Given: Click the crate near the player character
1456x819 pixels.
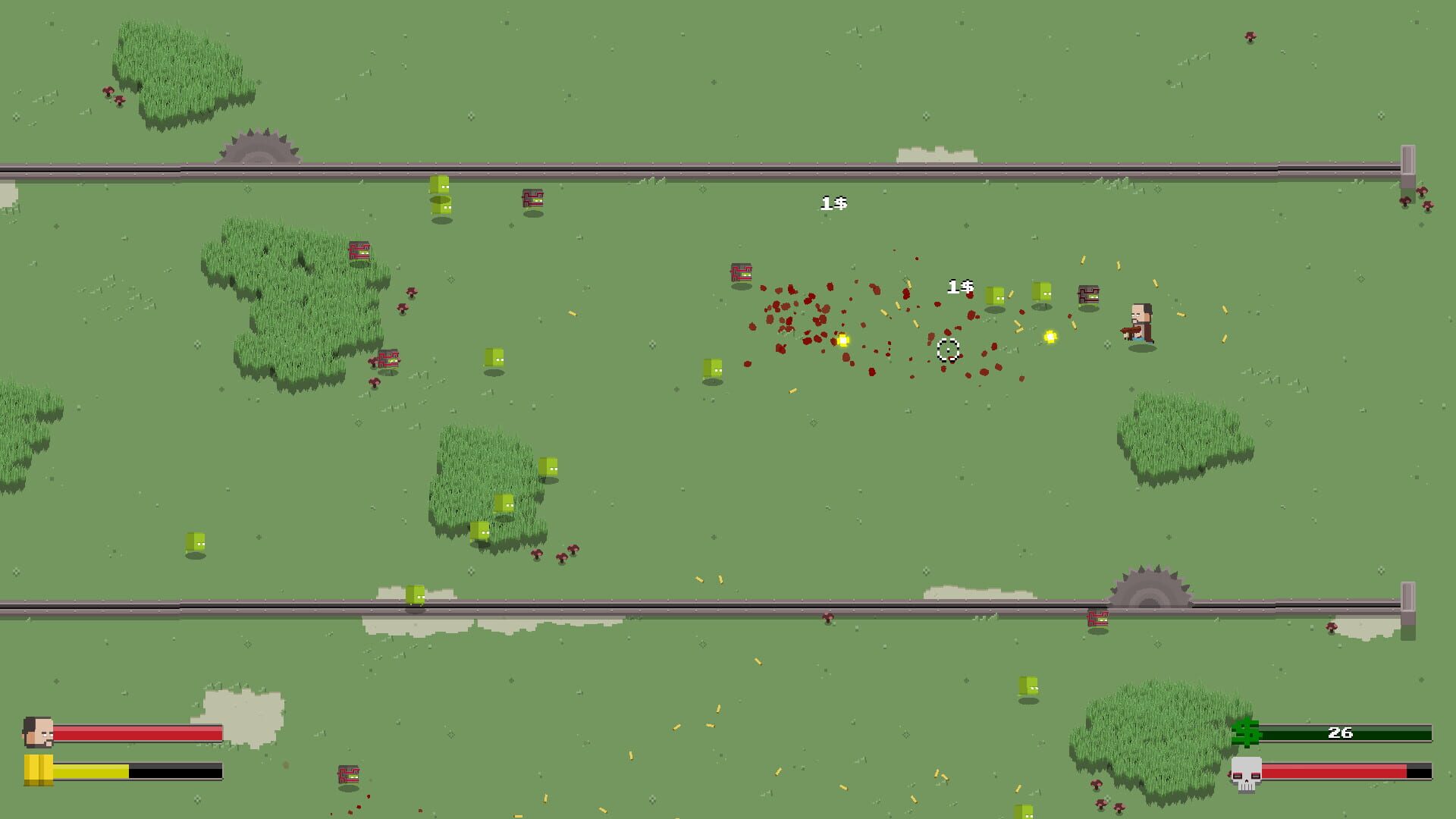Looking at the screenshot, I should (x=1087, y=293).
